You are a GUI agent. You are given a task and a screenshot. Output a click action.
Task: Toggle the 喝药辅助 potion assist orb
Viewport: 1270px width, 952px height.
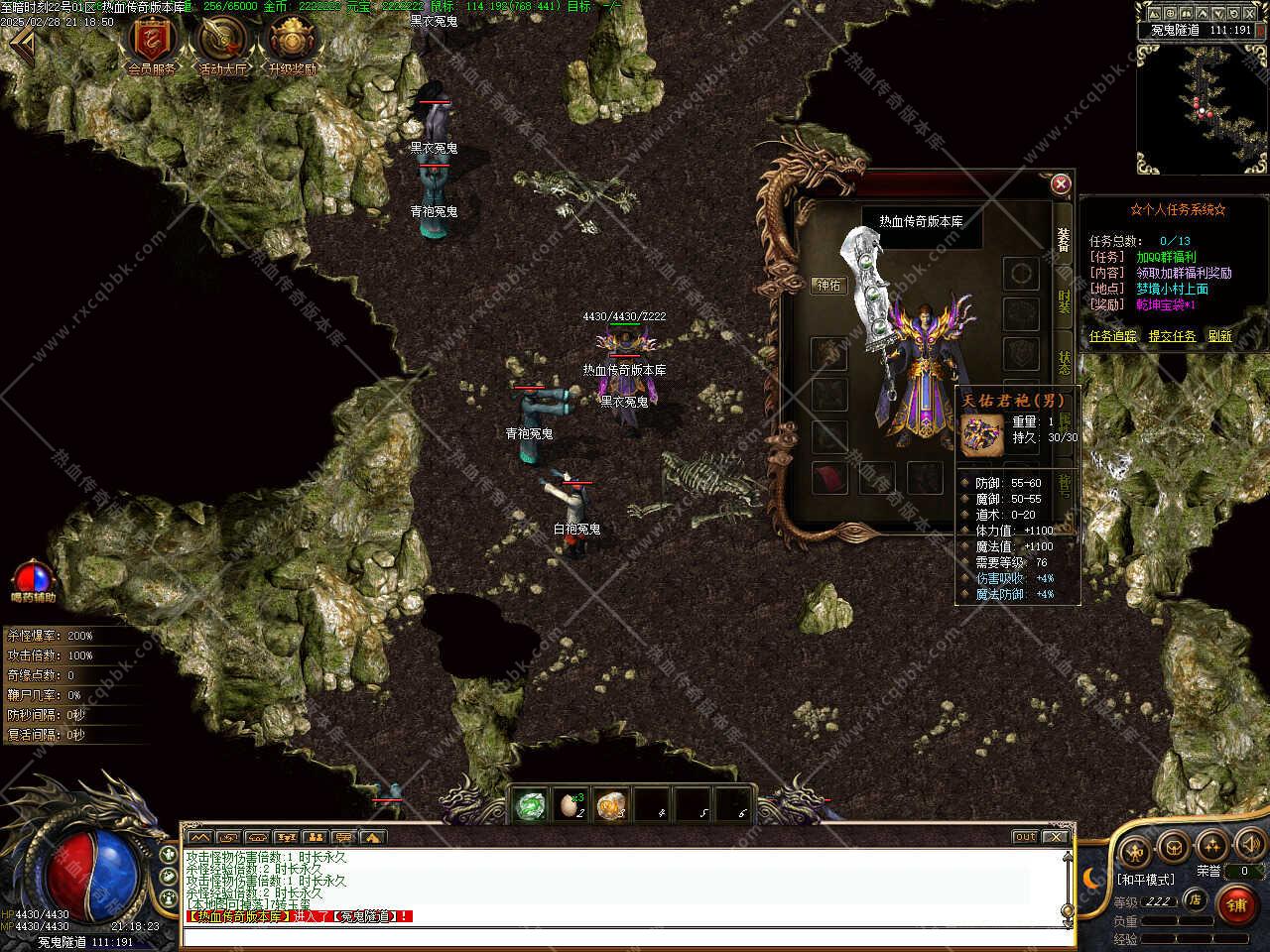pyautogui.click(x=33, y=577)
